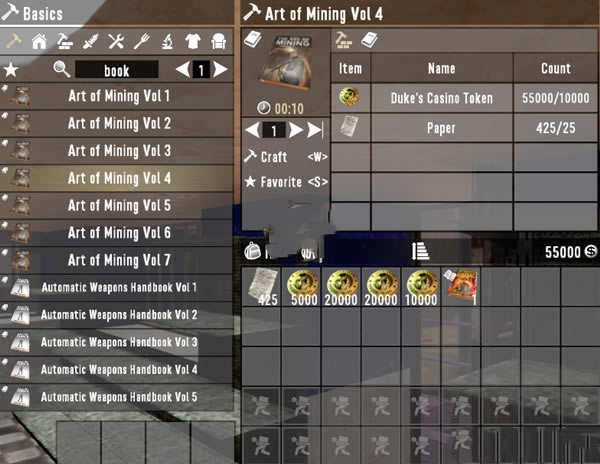Open the fork food category
Image resolution: width=600 pixels, height=464 pixels.
click(x=143, y=41)
